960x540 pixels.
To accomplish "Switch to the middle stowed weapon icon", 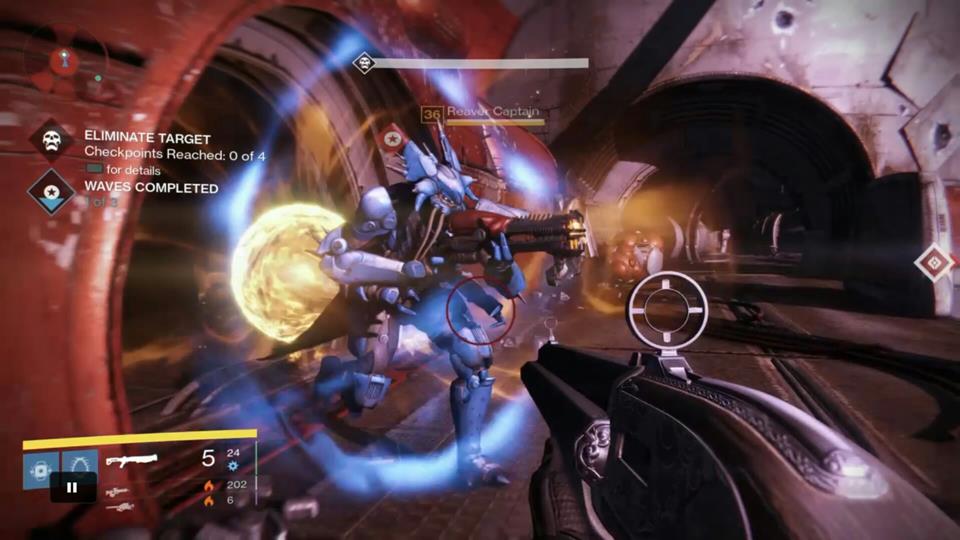I will coord(116,492).
